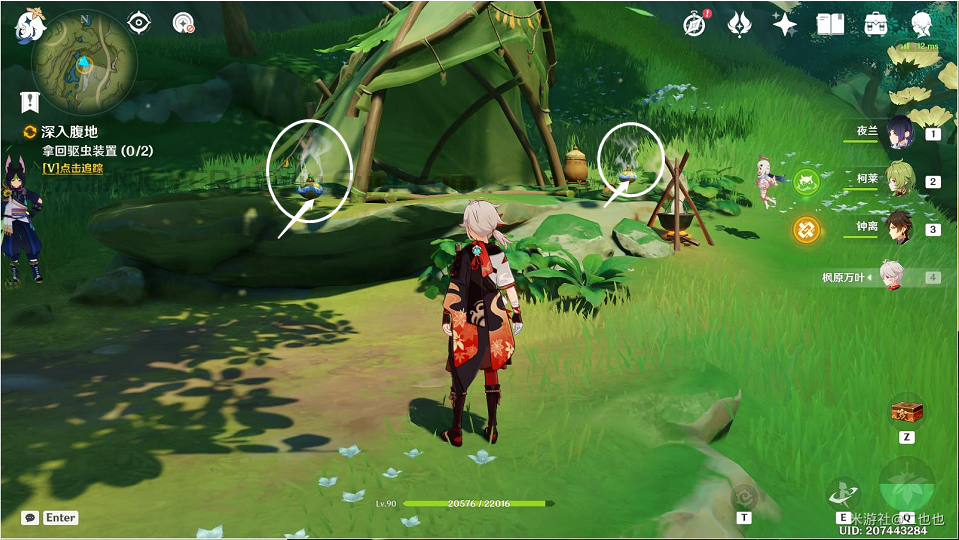Toggle the elemental sight eye icon
The width and height of the screenshot is (959, 540).
pos(140,23)
